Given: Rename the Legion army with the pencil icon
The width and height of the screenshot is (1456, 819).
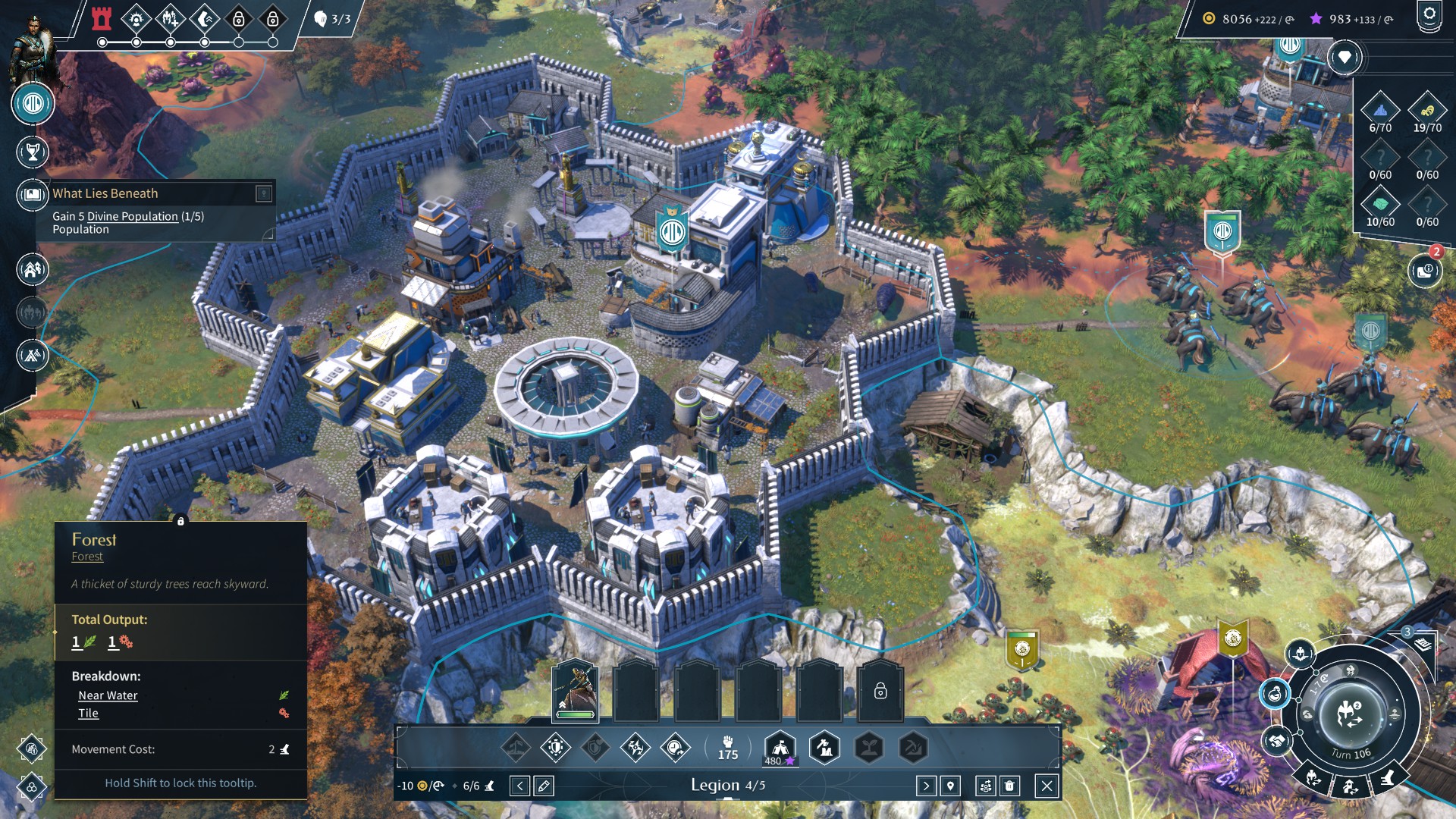Looking at the screenshot, I should tap(543, 786).
